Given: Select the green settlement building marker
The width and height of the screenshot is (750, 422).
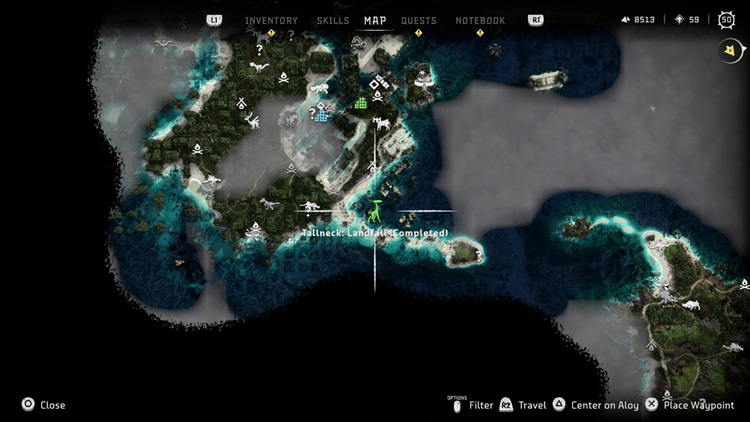Looking at the screenshot, I should [361, 102].
